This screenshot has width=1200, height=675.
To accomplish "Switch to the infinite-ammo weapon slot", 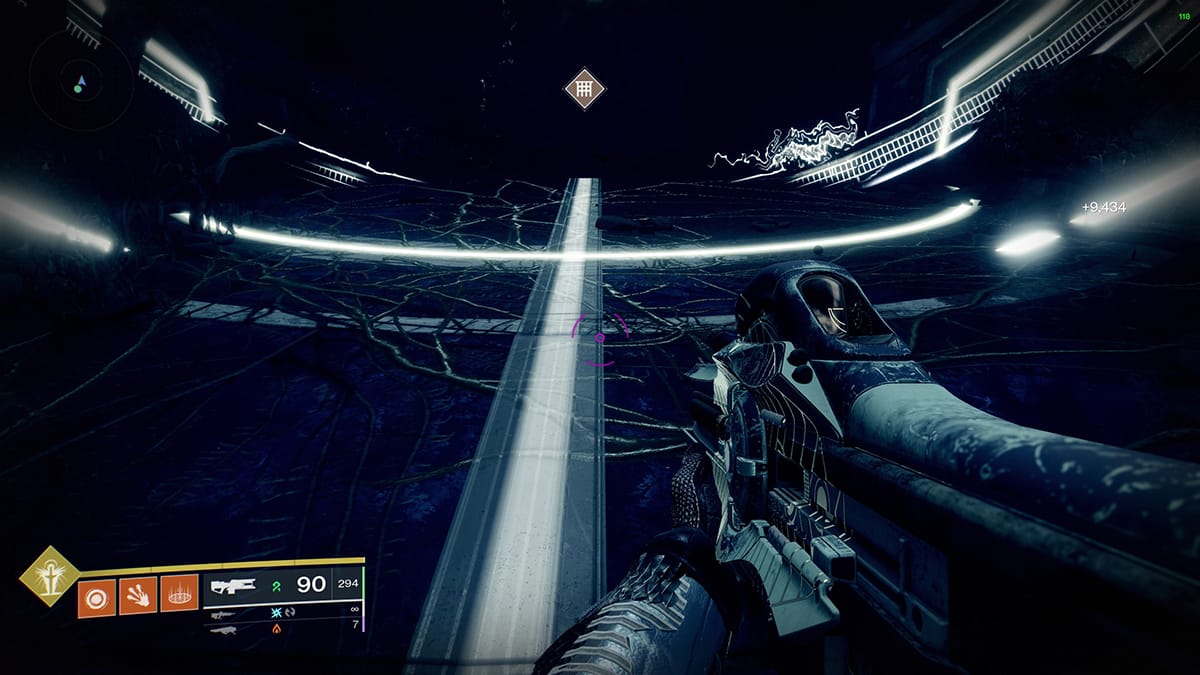I will pyautogui.click(x=223, y=616).
